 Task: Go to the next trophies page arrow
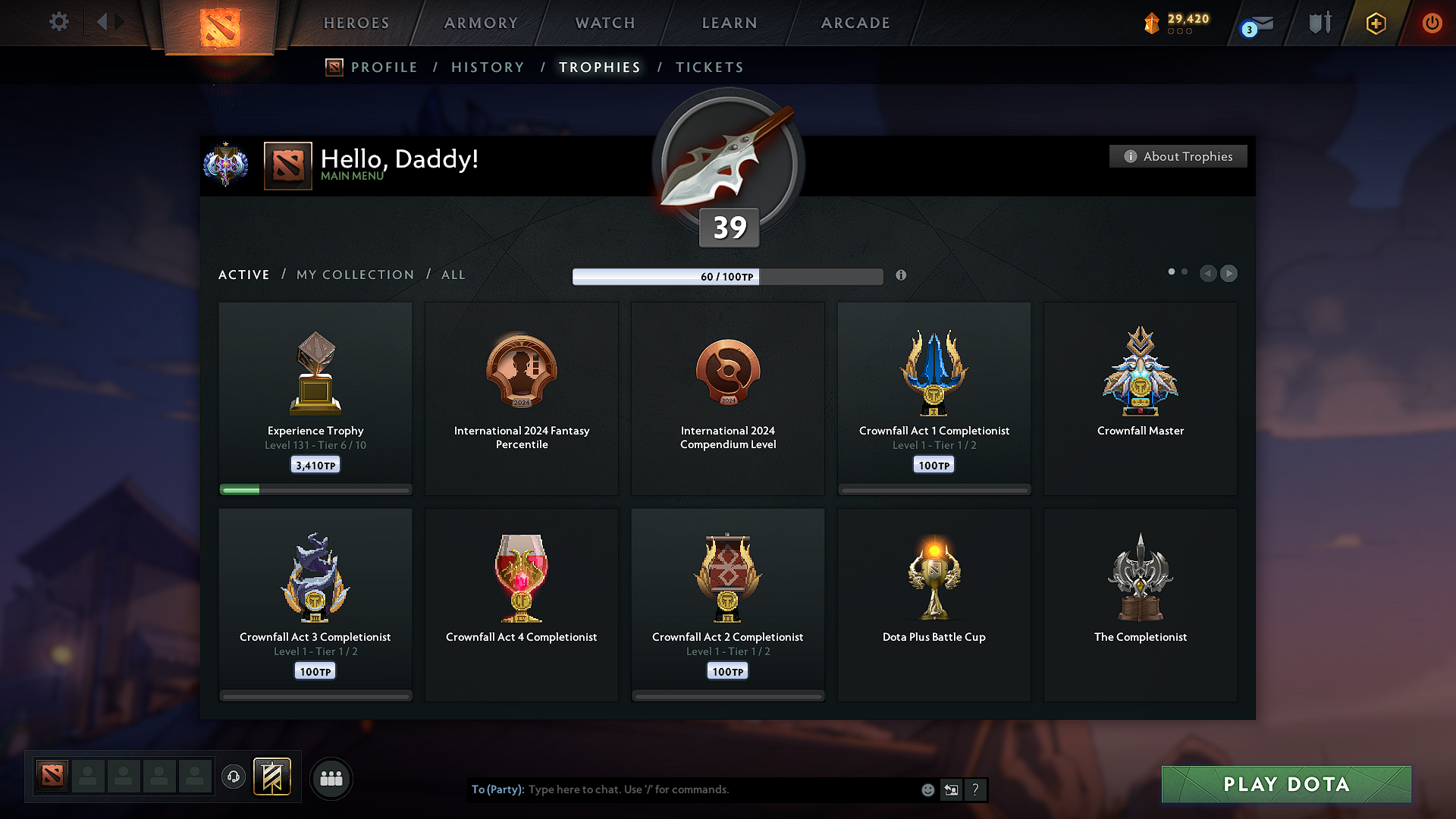coord(1229,273)
